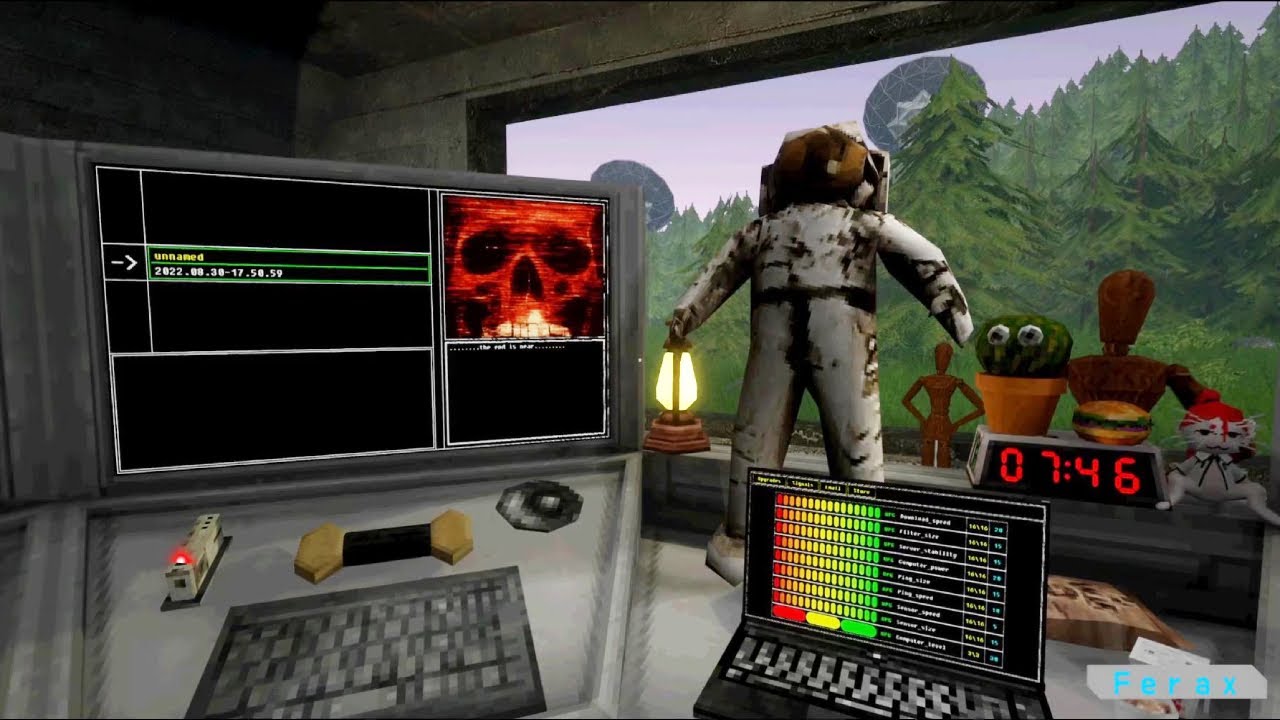1280x720 pixels.
Task: Toggle the yellow pill indicator on the laptop
Action: pos(823,619)
